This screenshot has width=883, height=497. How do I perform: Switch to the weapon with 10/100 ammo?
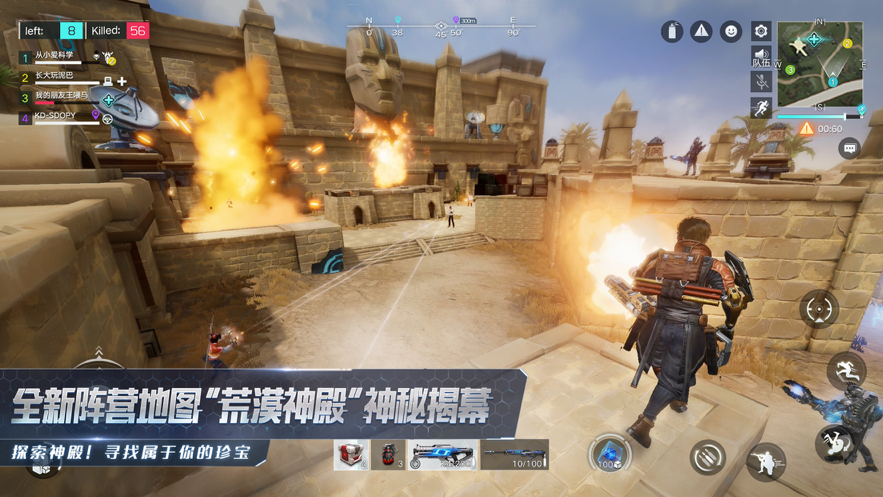tap(514, 455)
